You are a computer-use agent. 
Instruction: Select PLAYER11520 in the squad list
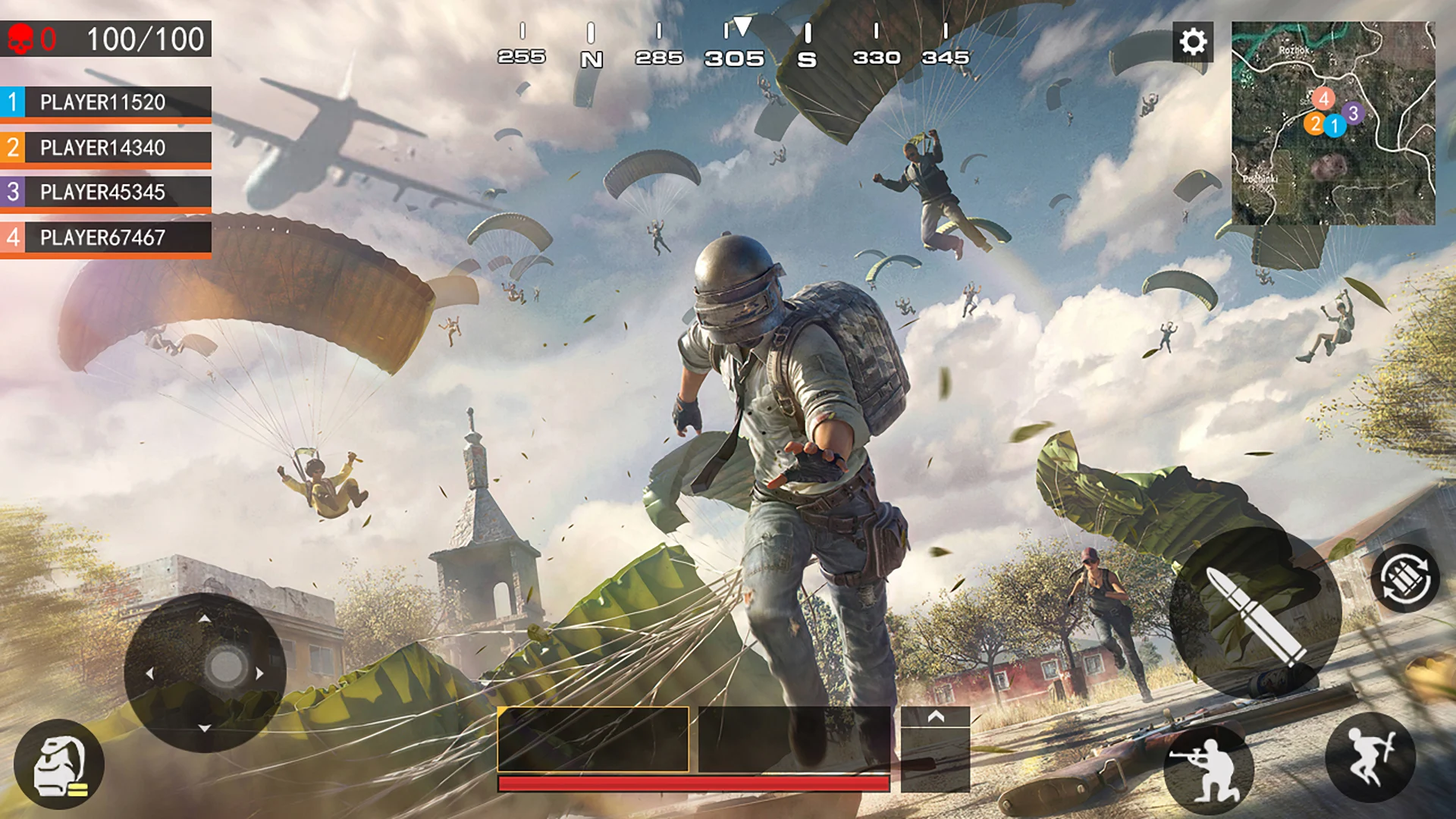point(106,102)
